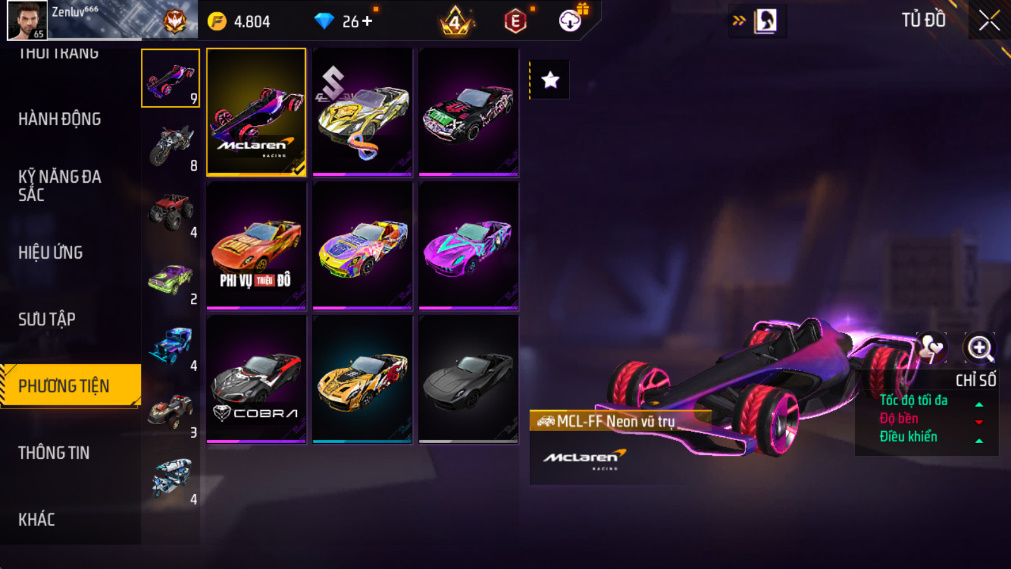Viewport: 1011px width, 569px height.
Task: Choose the Cobra sports car skin
Action: 256,378
